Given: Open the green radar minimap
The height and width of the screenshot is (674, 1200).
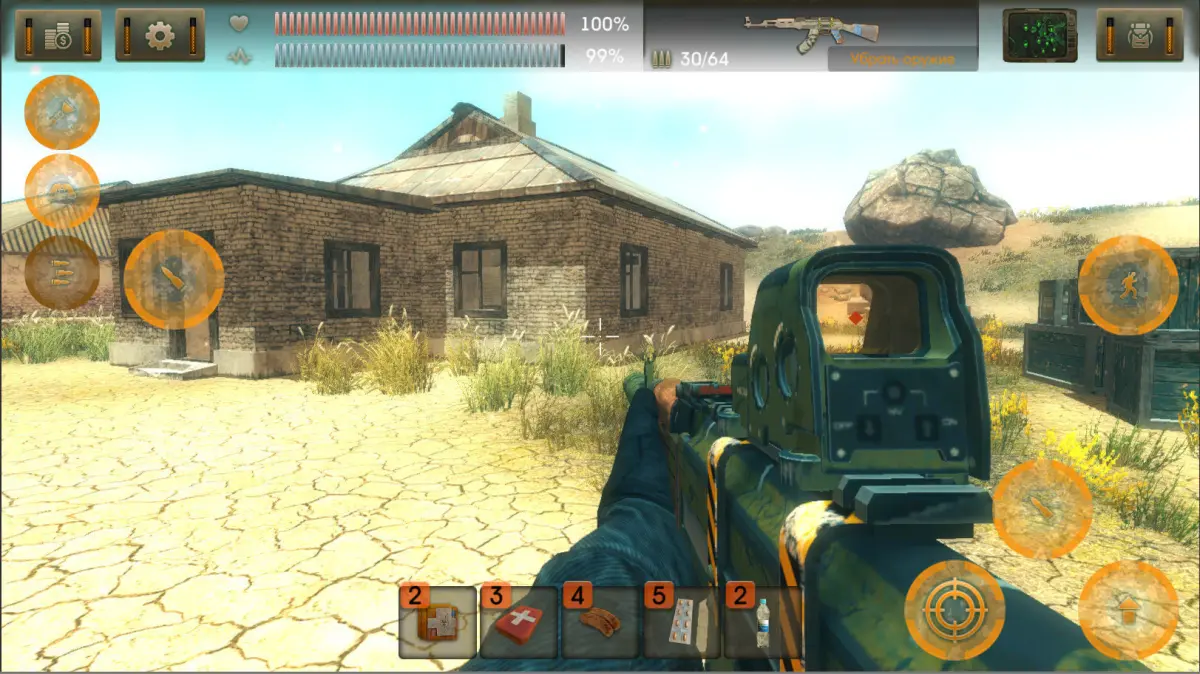Looking at the screenshot, I should point(1040,35).
